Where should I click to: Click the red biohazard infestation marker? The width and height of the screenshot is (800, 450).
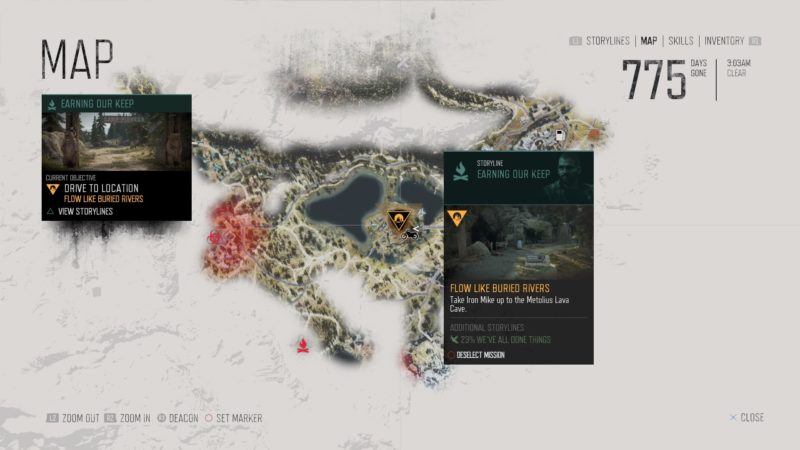pos(215,238)
